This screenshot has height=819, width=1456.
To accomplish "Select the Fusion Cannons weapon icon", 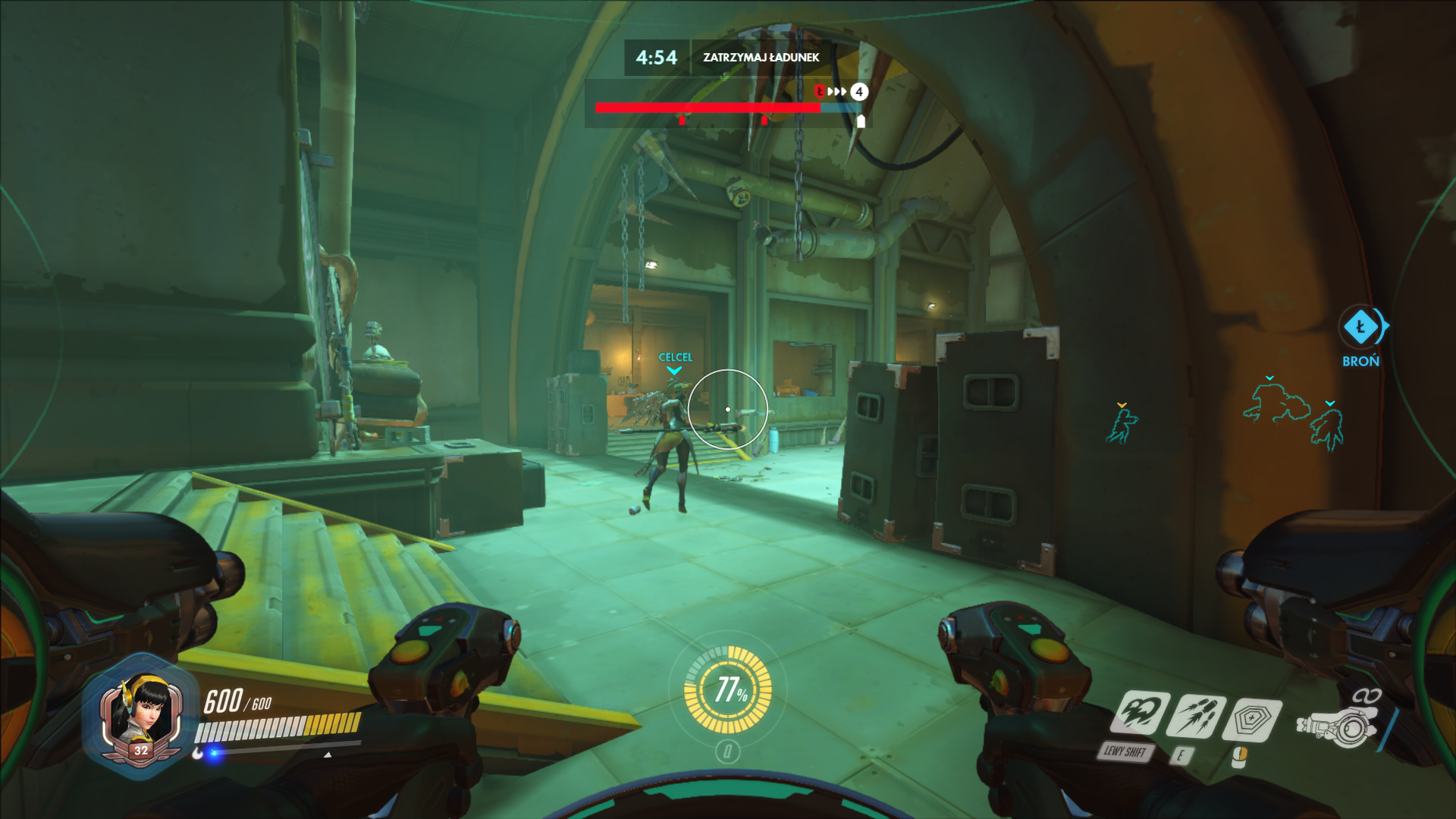I will click(x=1337, y=726).
